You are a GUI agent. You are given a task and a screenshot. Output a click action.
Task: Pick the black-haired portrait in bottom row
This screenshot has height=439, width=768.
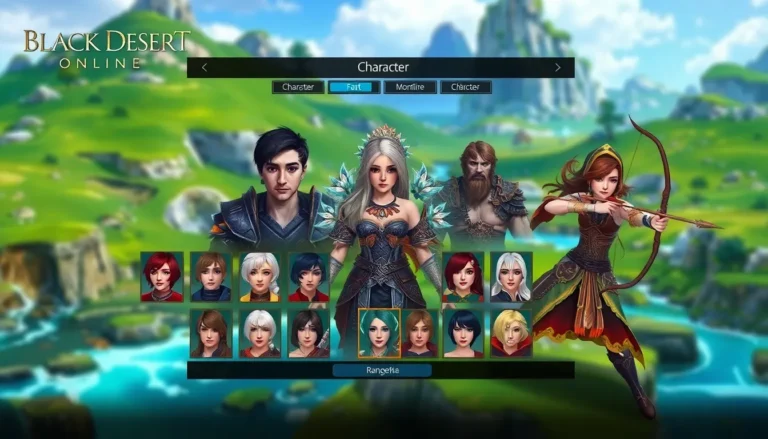coord(308,333)
